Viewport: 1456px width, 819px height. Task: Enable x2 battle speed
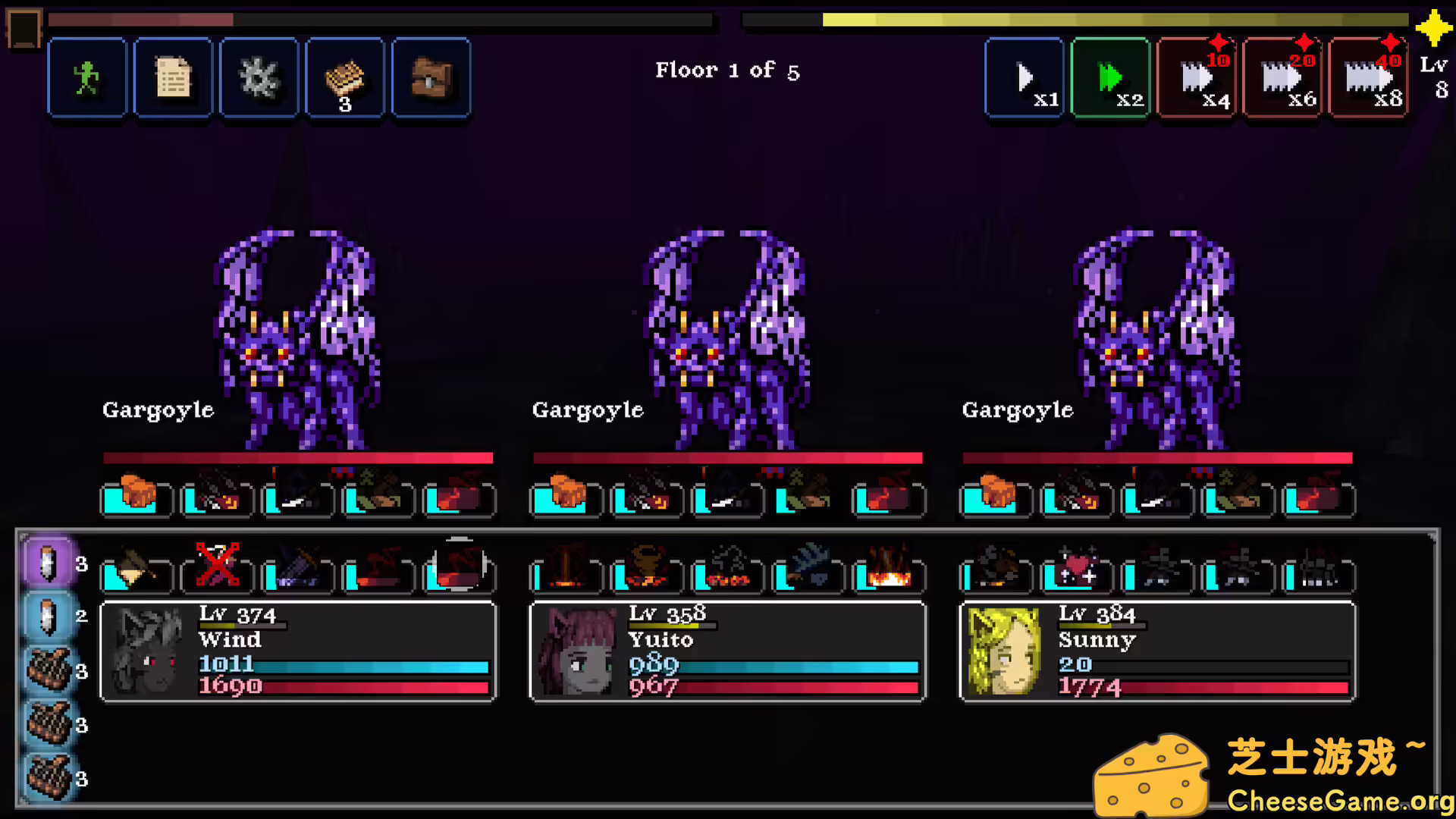(x=1110, y=77)
